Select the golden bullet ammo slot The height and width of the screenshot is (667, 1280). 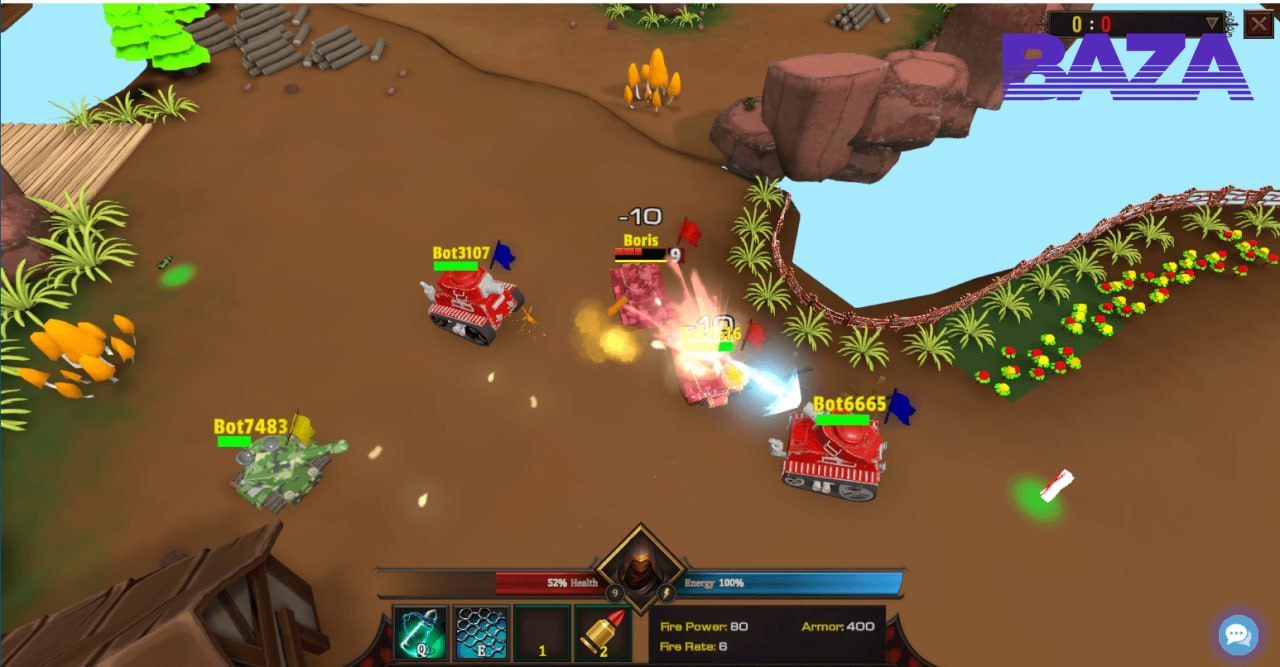[602, 633]
